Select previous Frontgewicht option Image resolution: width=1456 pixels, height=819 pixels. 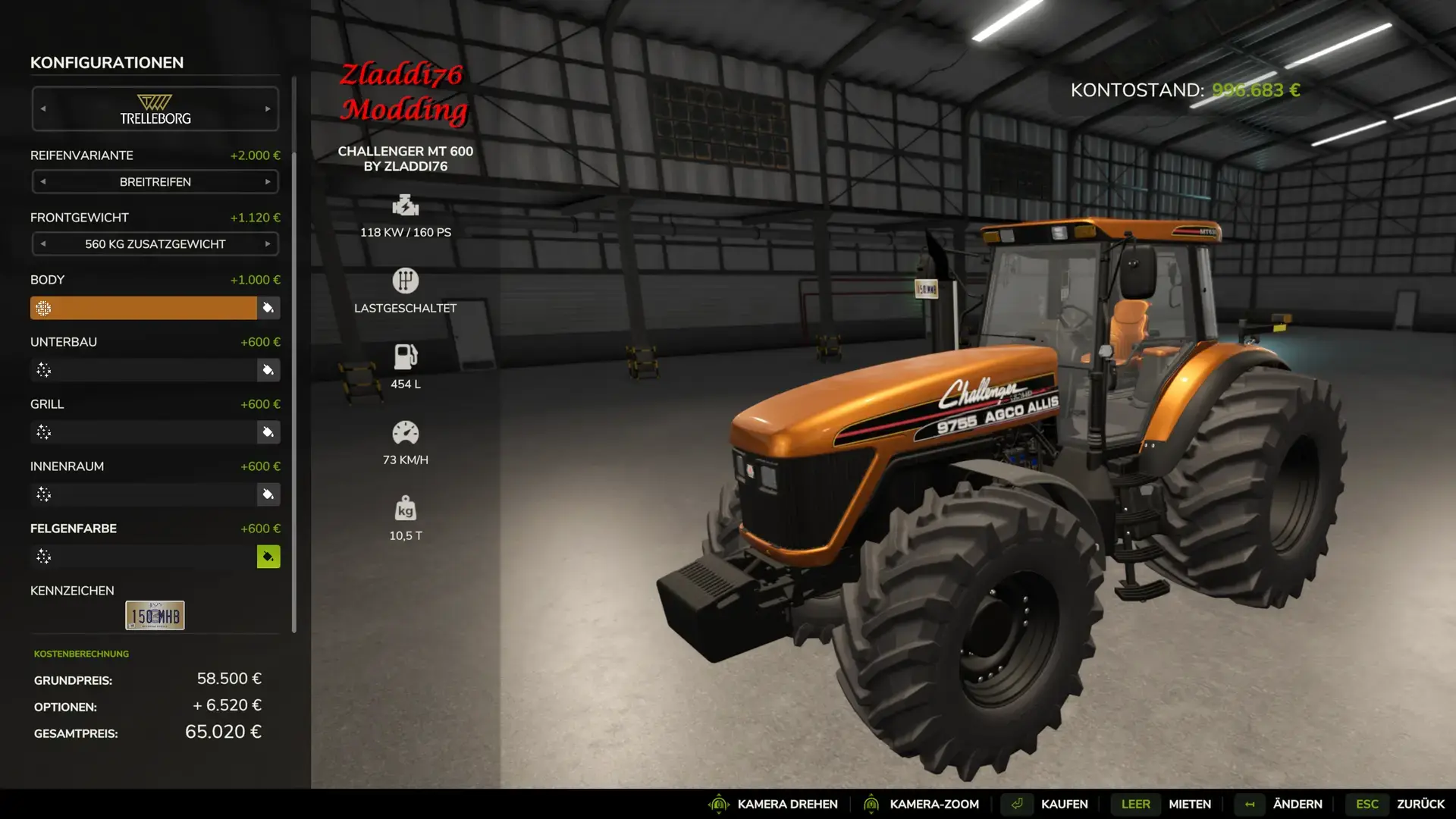coord(43,244)
